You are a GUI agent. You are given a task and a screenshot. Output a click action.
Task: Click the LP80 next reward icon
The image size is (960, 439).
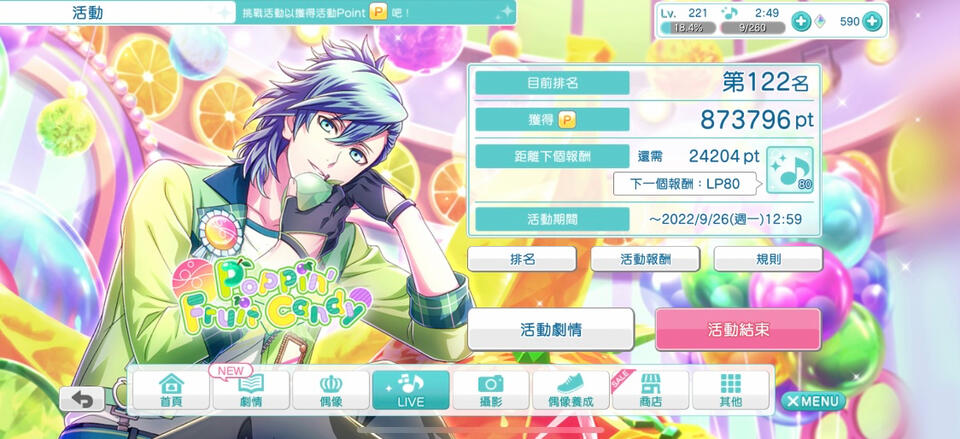pos(790,171)
